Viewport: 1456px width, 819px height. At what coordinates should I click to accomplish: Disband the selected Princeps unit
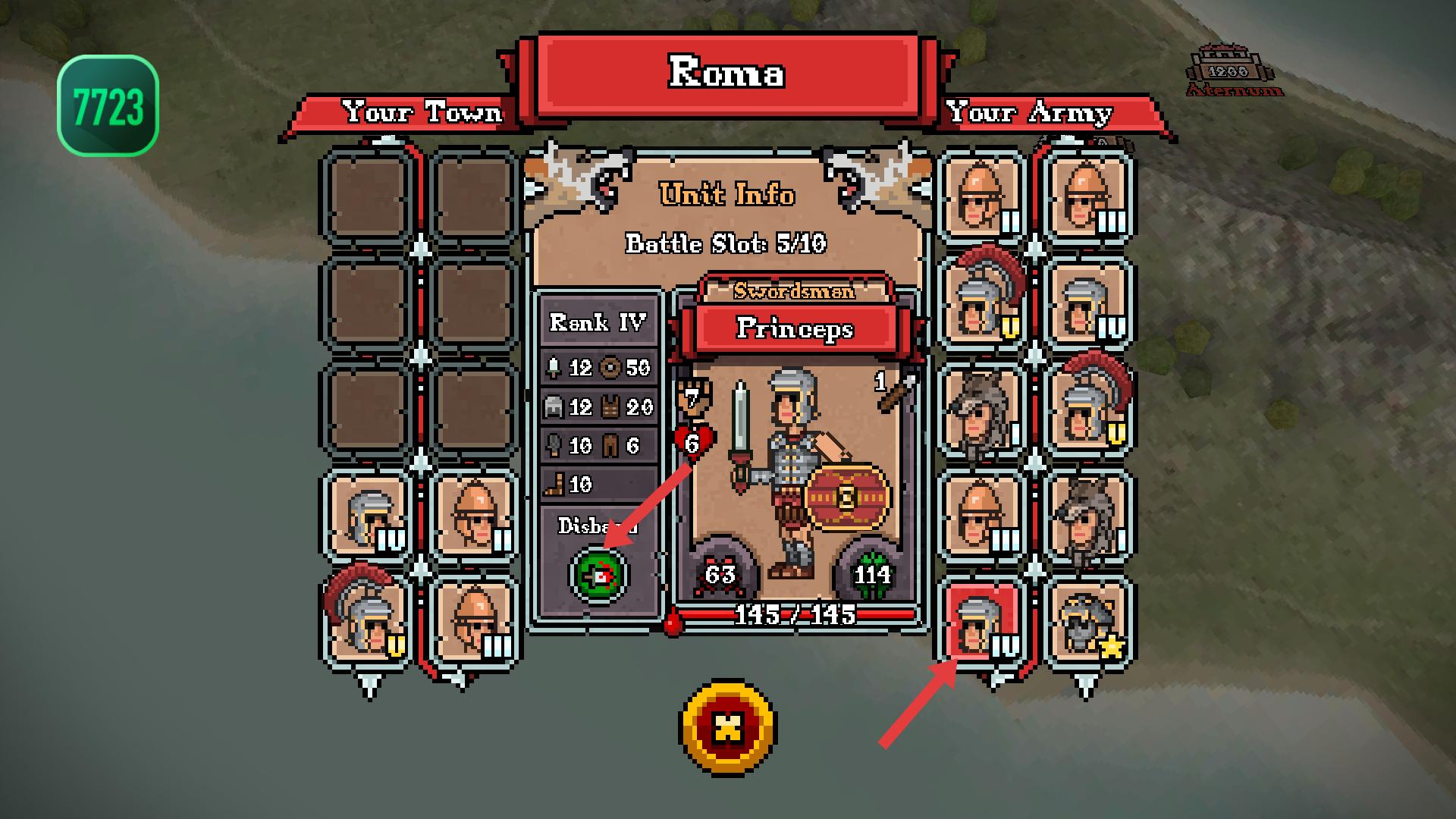599,576
